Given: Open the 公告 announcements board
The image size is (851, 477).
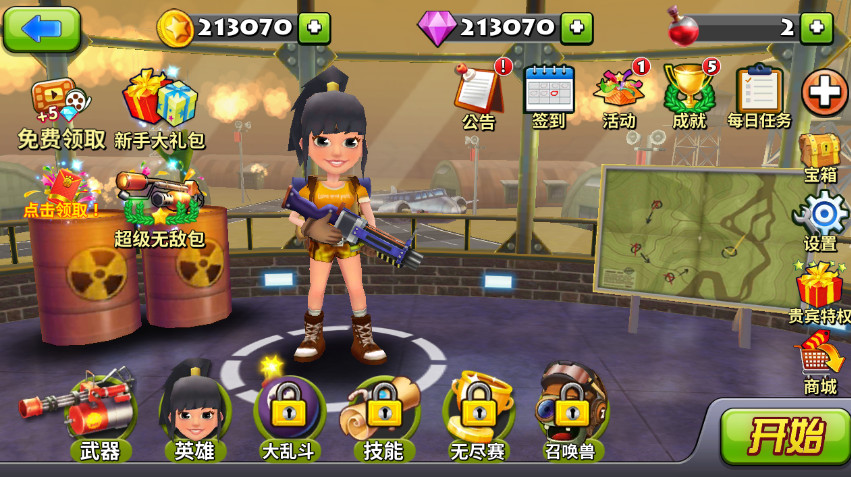Looking at the screenshot, I should coord(479,93).
